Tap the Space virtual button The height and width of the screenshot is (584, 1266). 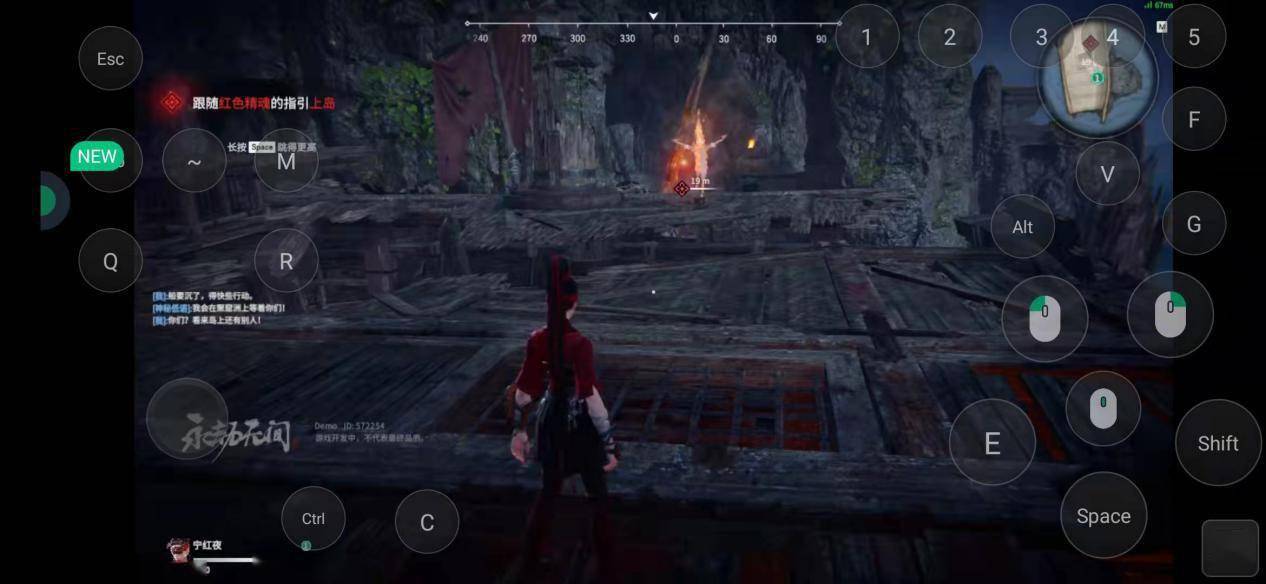click(x=1103, y=516)
